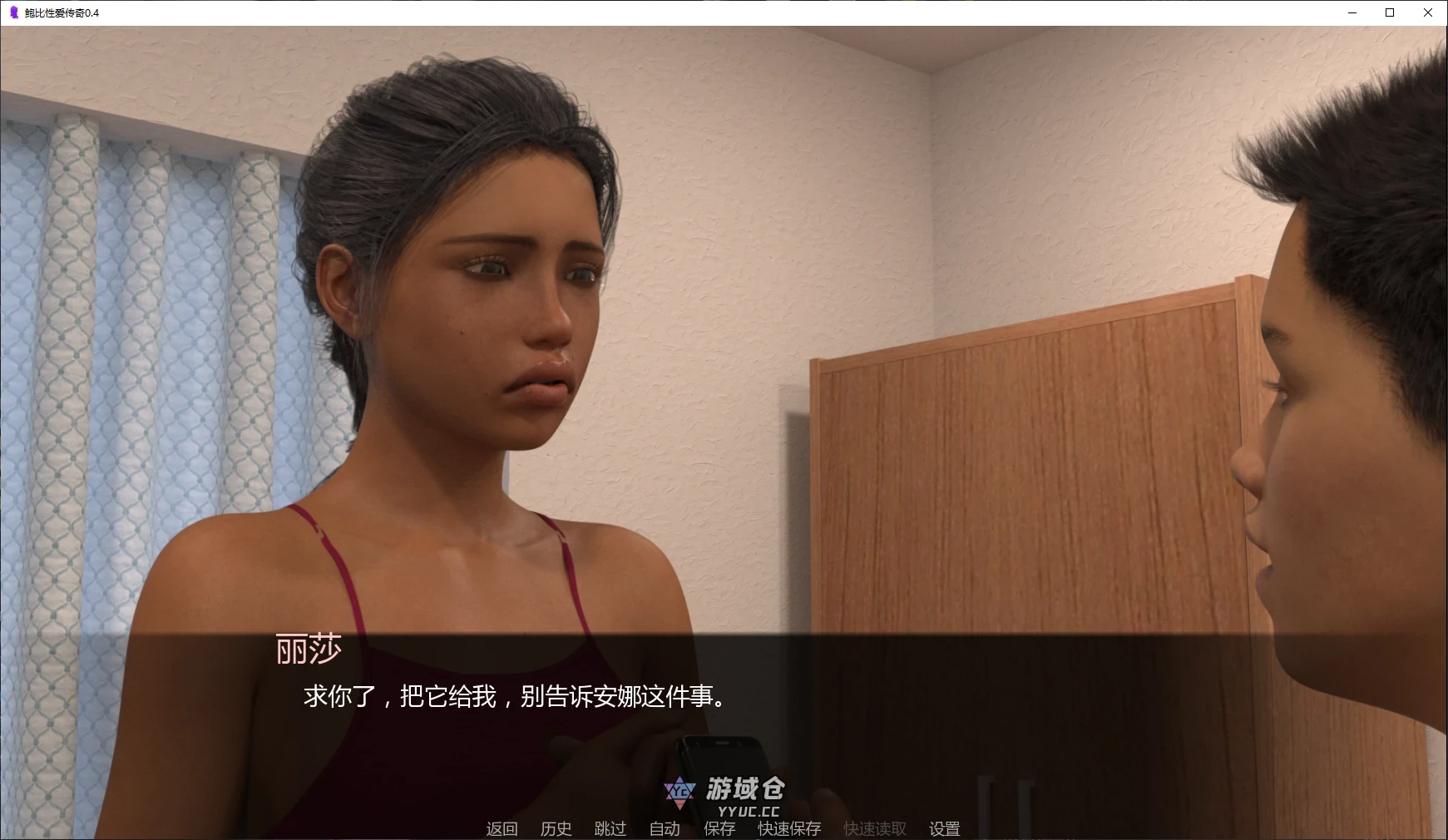1448x840 pixels.
Task: Open the 设置 settings screen
Action: pos(944,828)
